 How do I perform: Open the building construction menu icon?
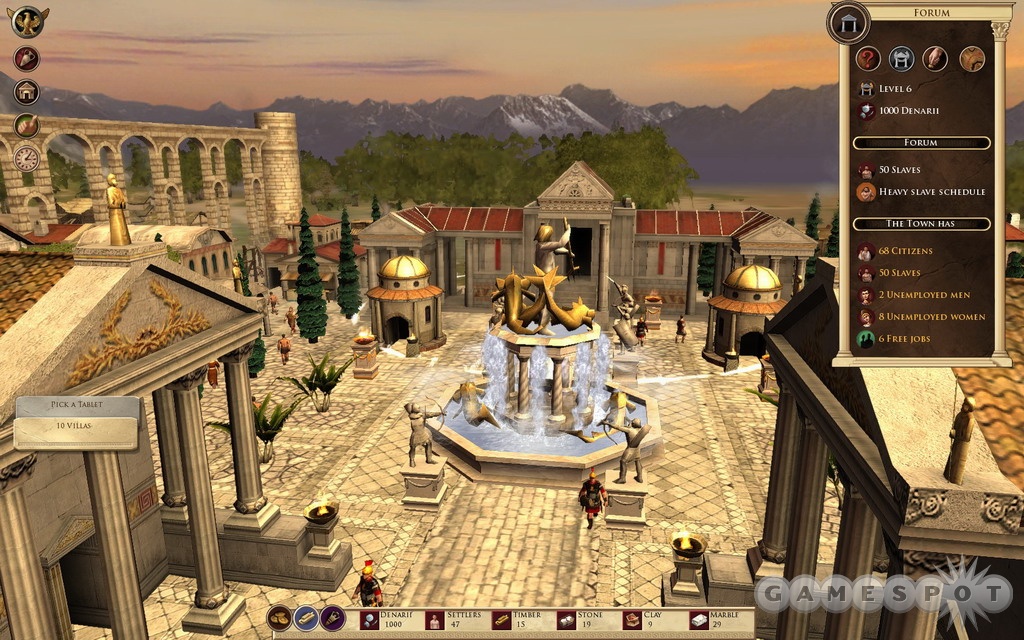tap(26, 92)
